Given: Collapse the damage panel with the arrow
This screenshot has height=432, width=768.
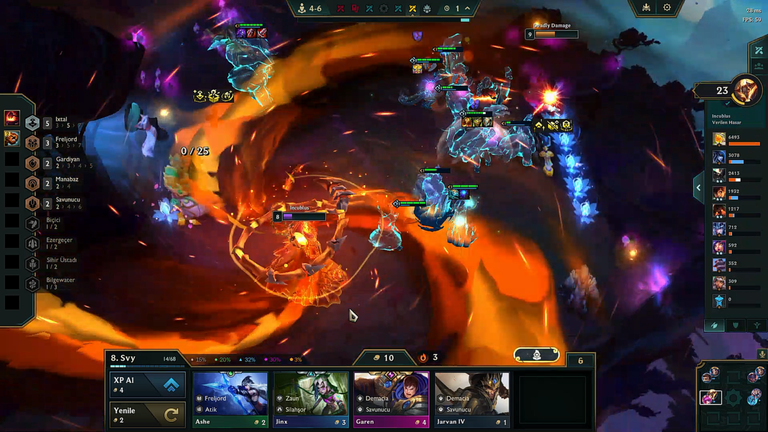Looking at the screenshot, I should (698, 186).
